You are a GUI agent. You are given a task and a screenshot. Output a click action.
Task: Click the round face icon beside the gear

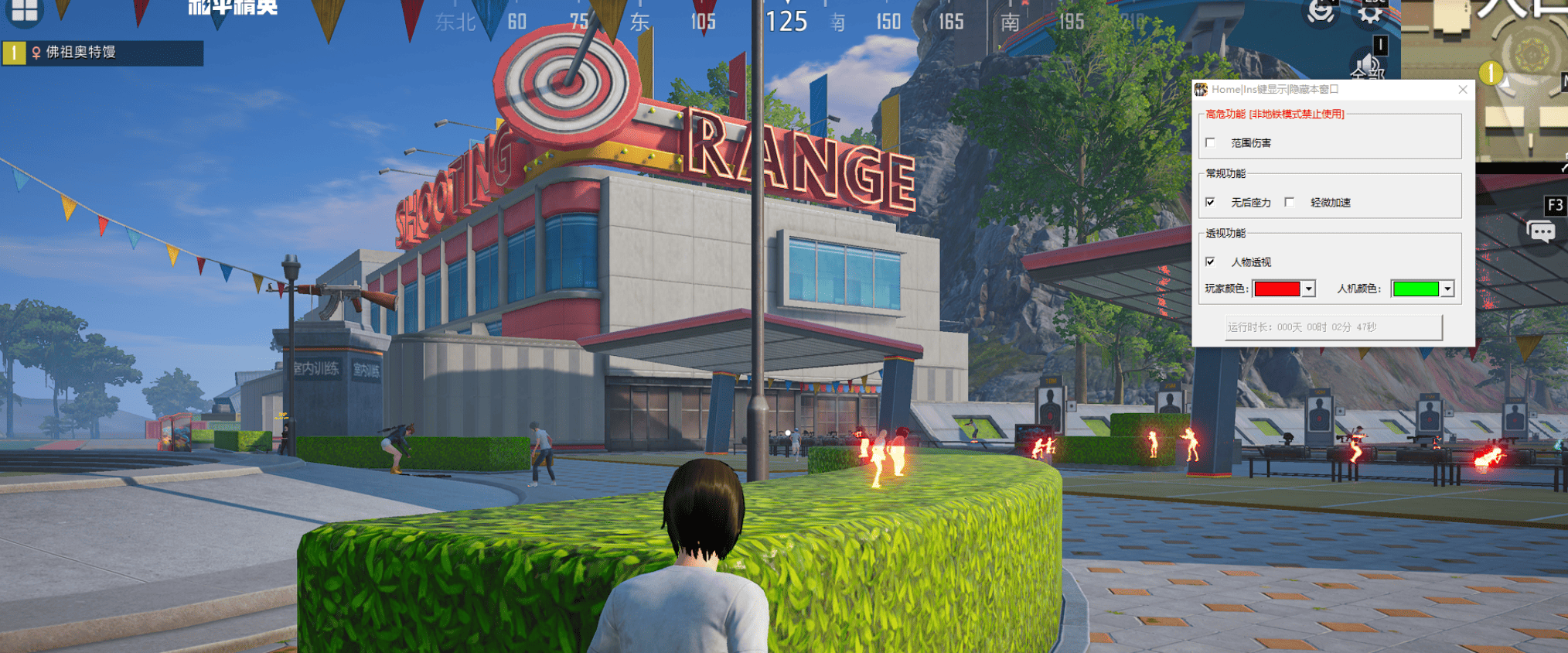[x=1321, y=11]
